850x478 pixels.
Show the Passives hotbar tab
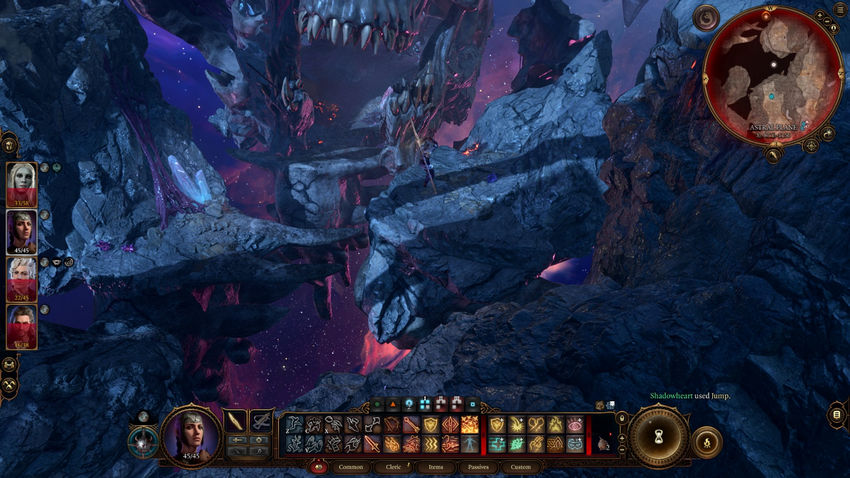[478, 467]
